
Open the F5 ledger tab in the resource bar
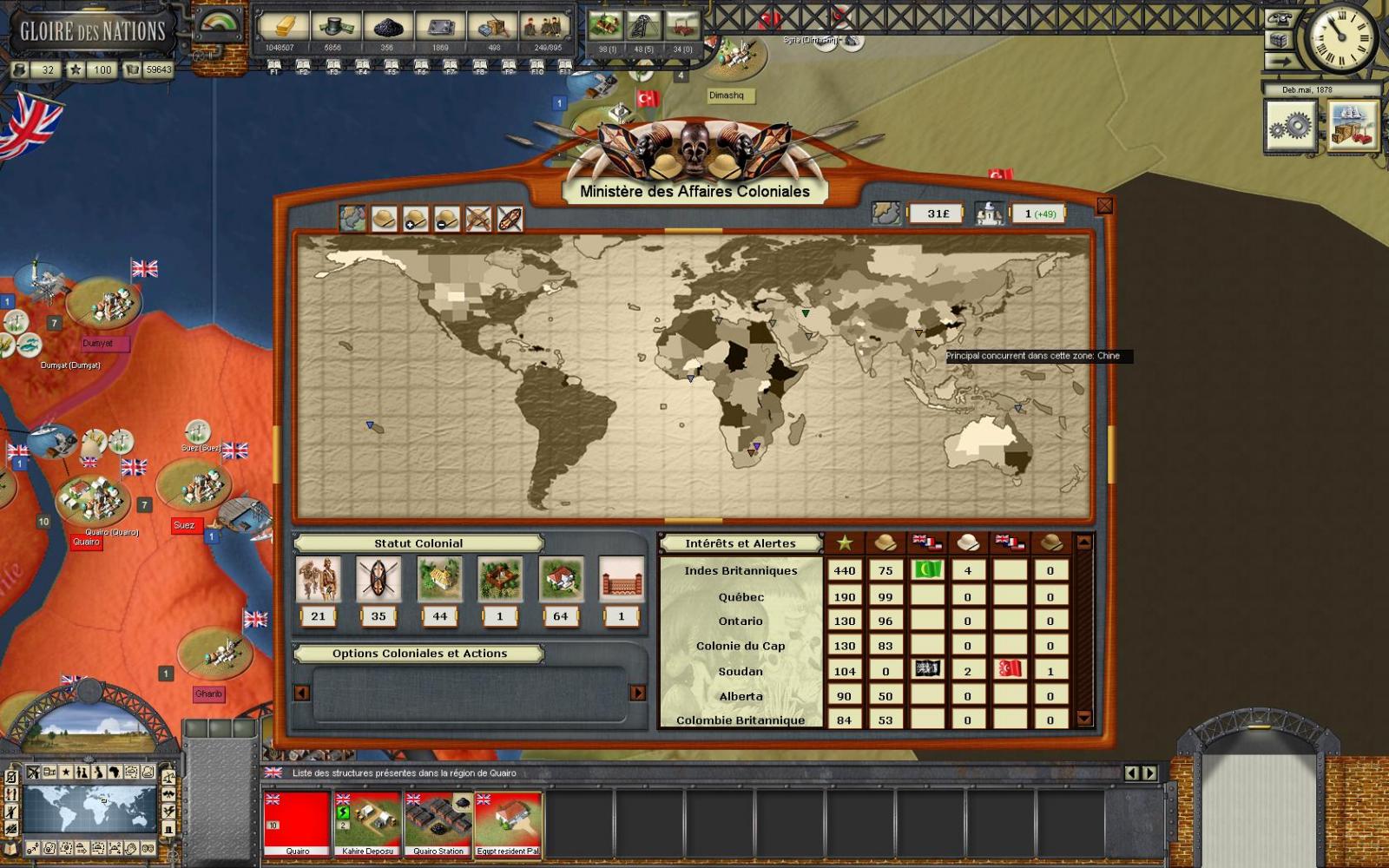point(391,63)
